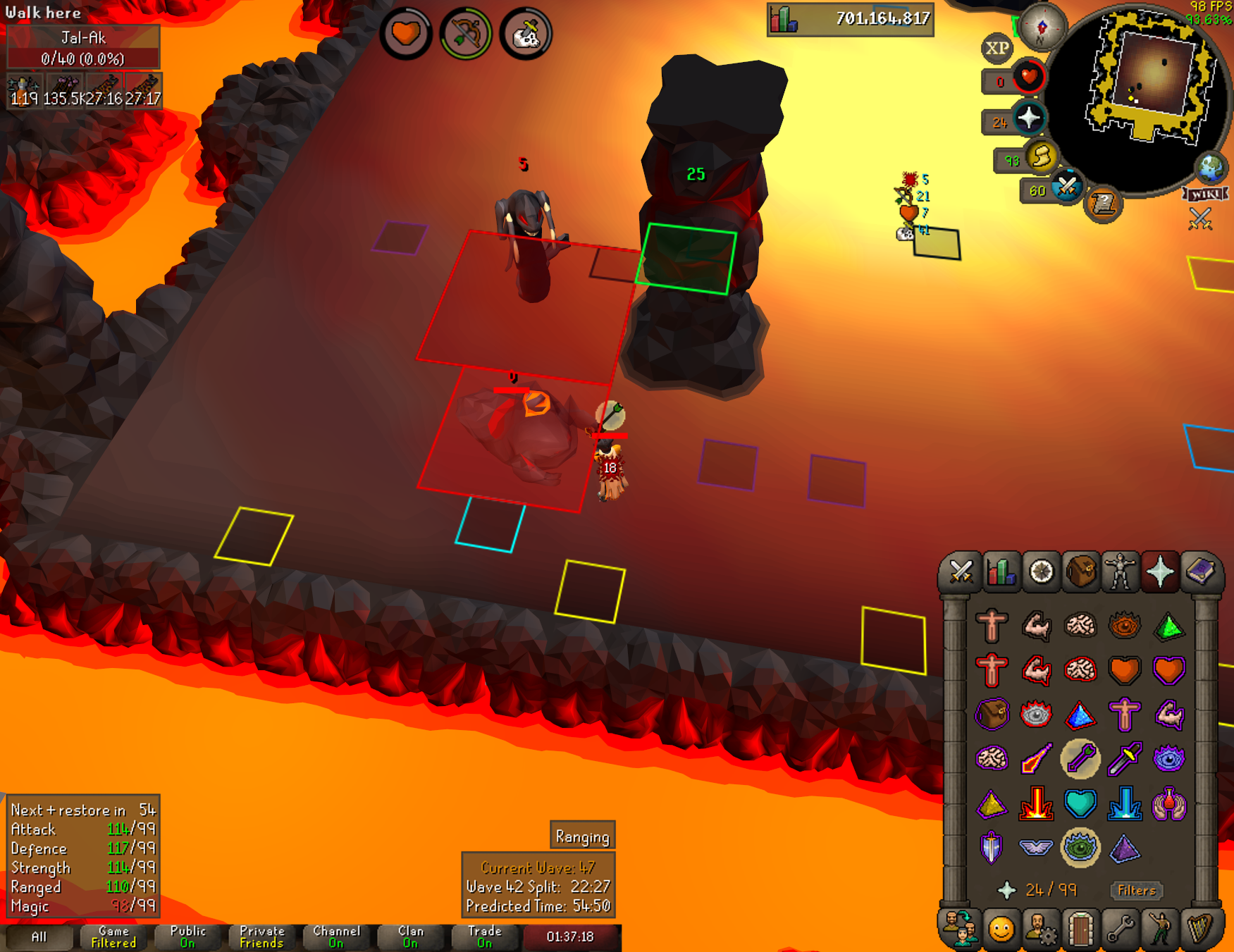Image resolution: width=1234 pixels, height=952 pixels.
Task: Select the Trade chat tab
Action: tap(485, 937)
